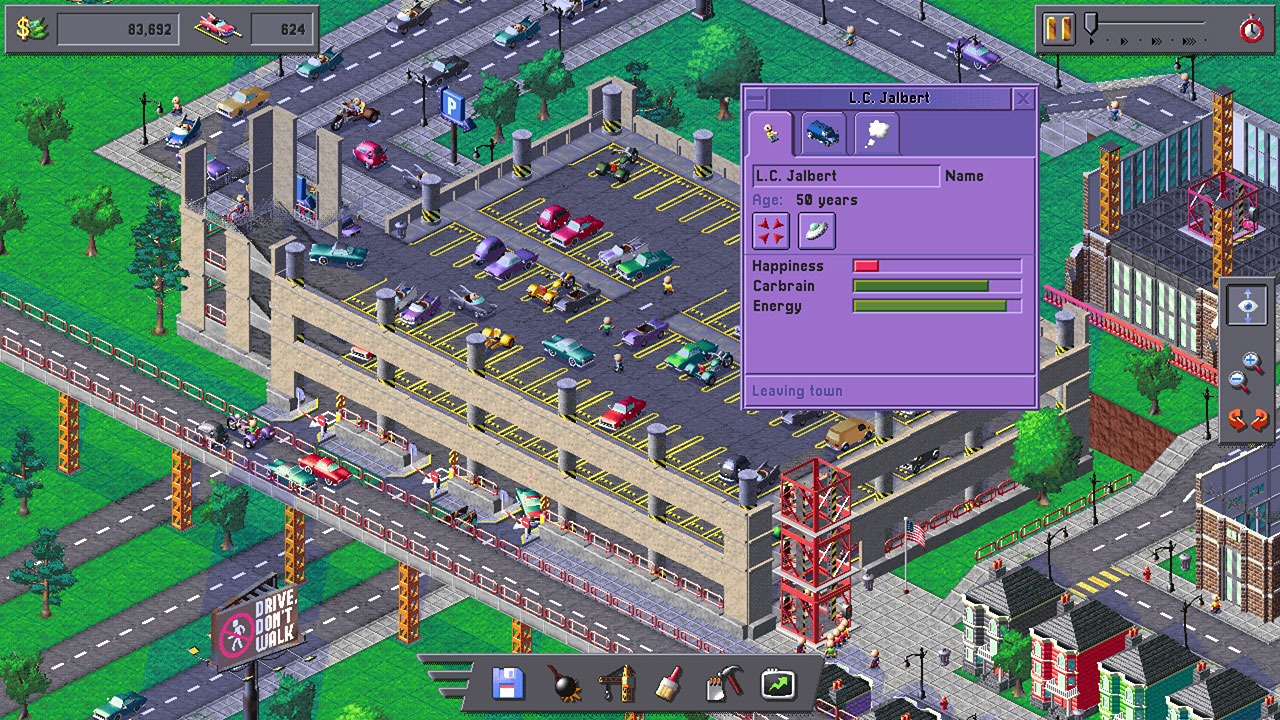
Task: Zoom in with the plus magnifier
Action: click(x=1251, y=363)
